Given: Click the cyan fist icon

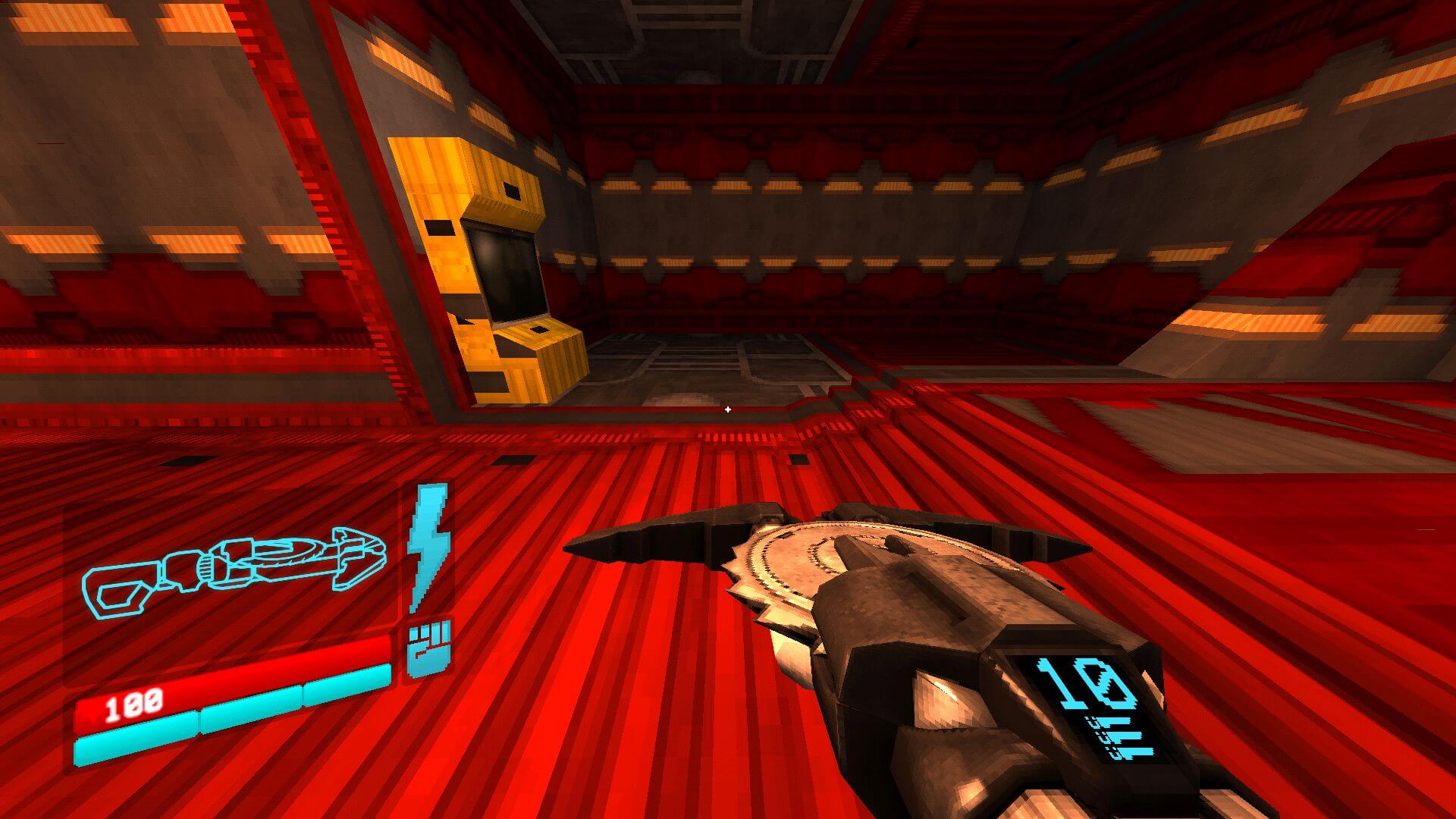Looking at the screenshot, I should [x=429, y=648].
